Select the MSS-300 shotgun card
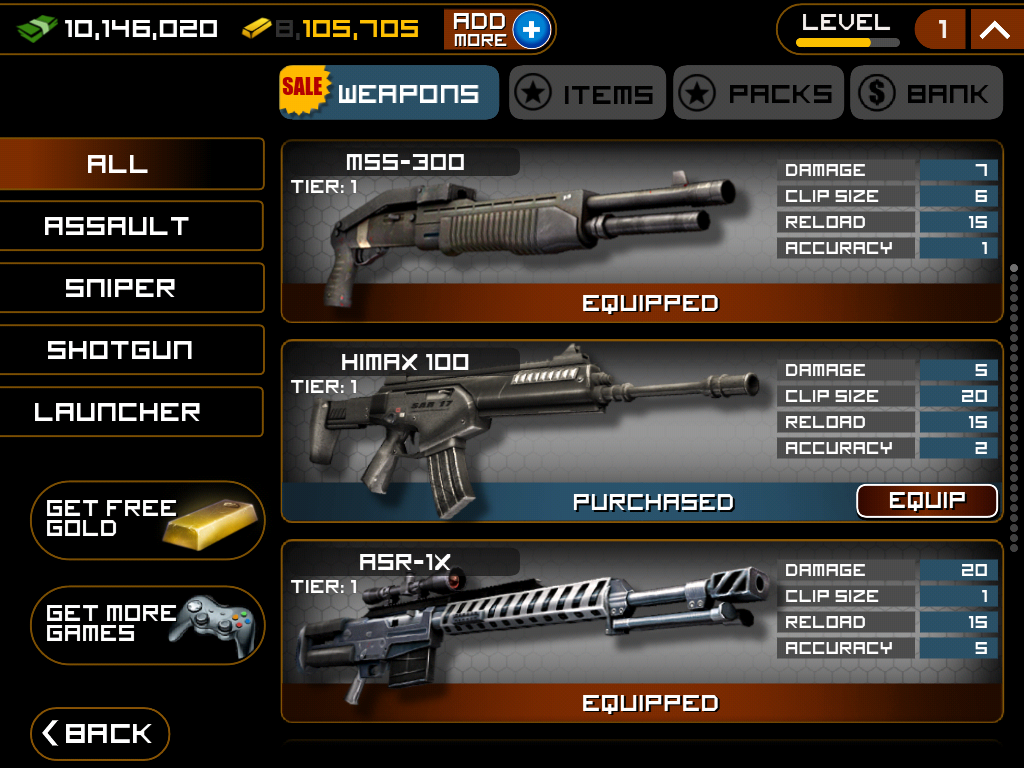1024x768 pixels. (530, 230)
